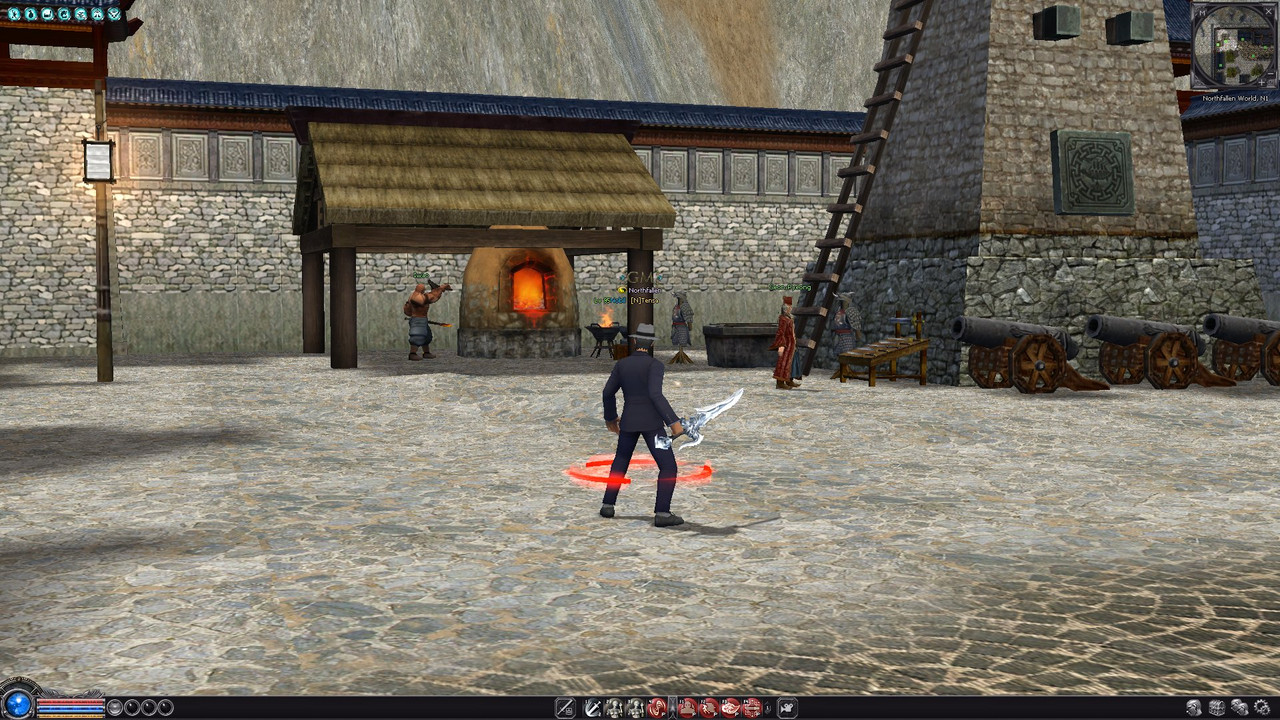This screenshot has height=720, width=1280.
Task: Open the gear settings icon at bottom-right
Action: click(1261, 708)
